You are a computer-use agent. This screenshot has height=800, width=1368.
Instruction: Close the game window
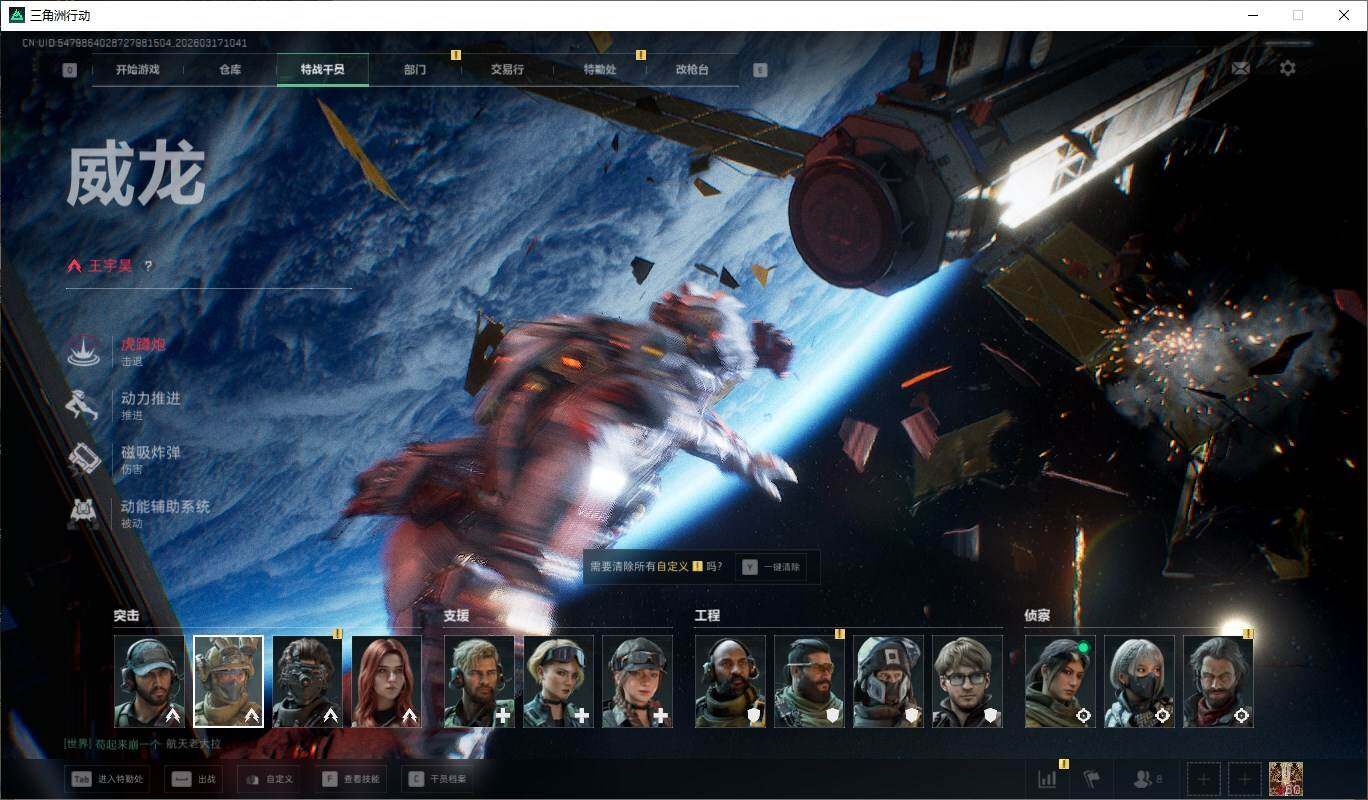tap(1344, 15)
